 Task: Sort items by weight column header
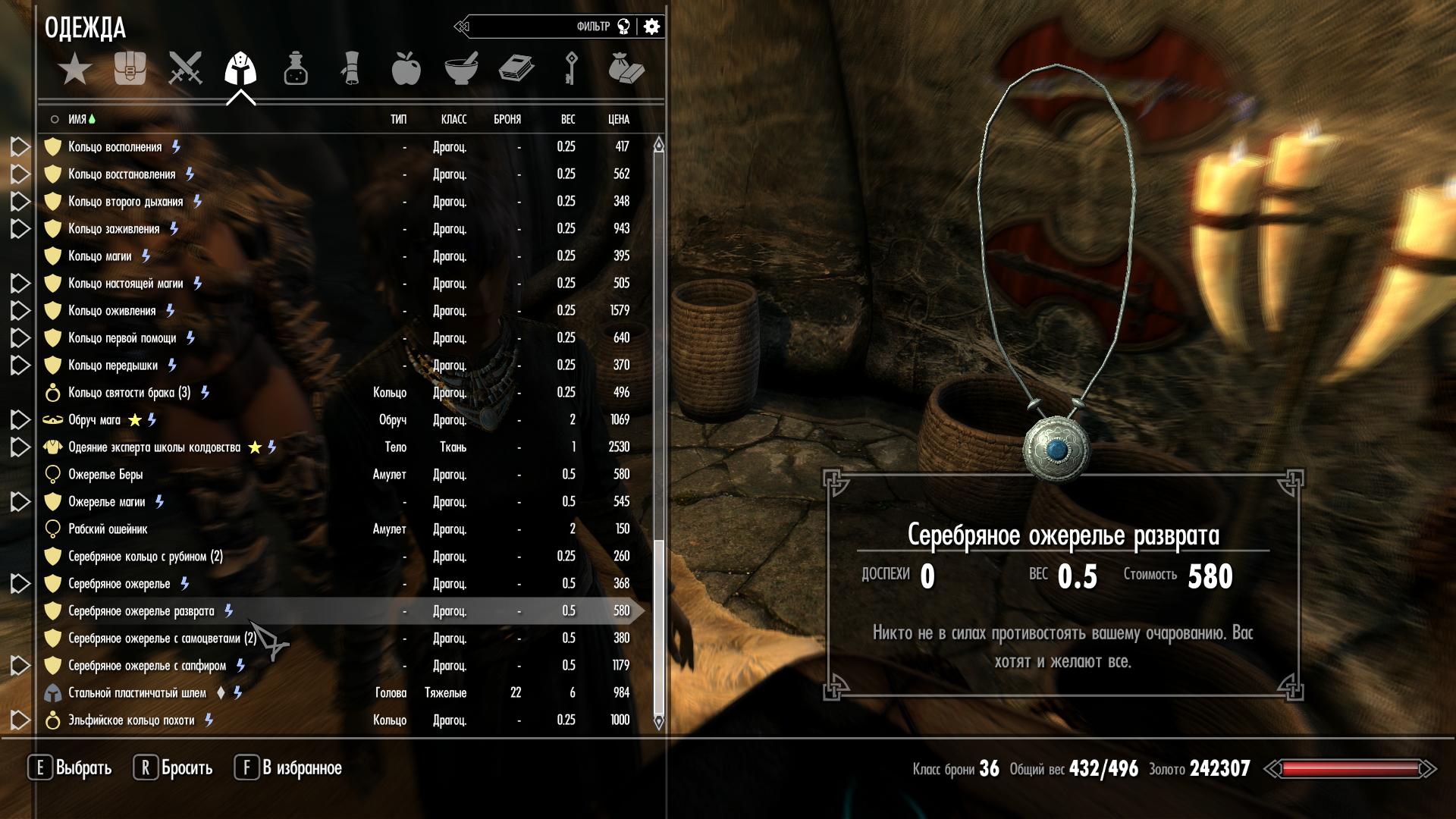[x=567, y=119]
